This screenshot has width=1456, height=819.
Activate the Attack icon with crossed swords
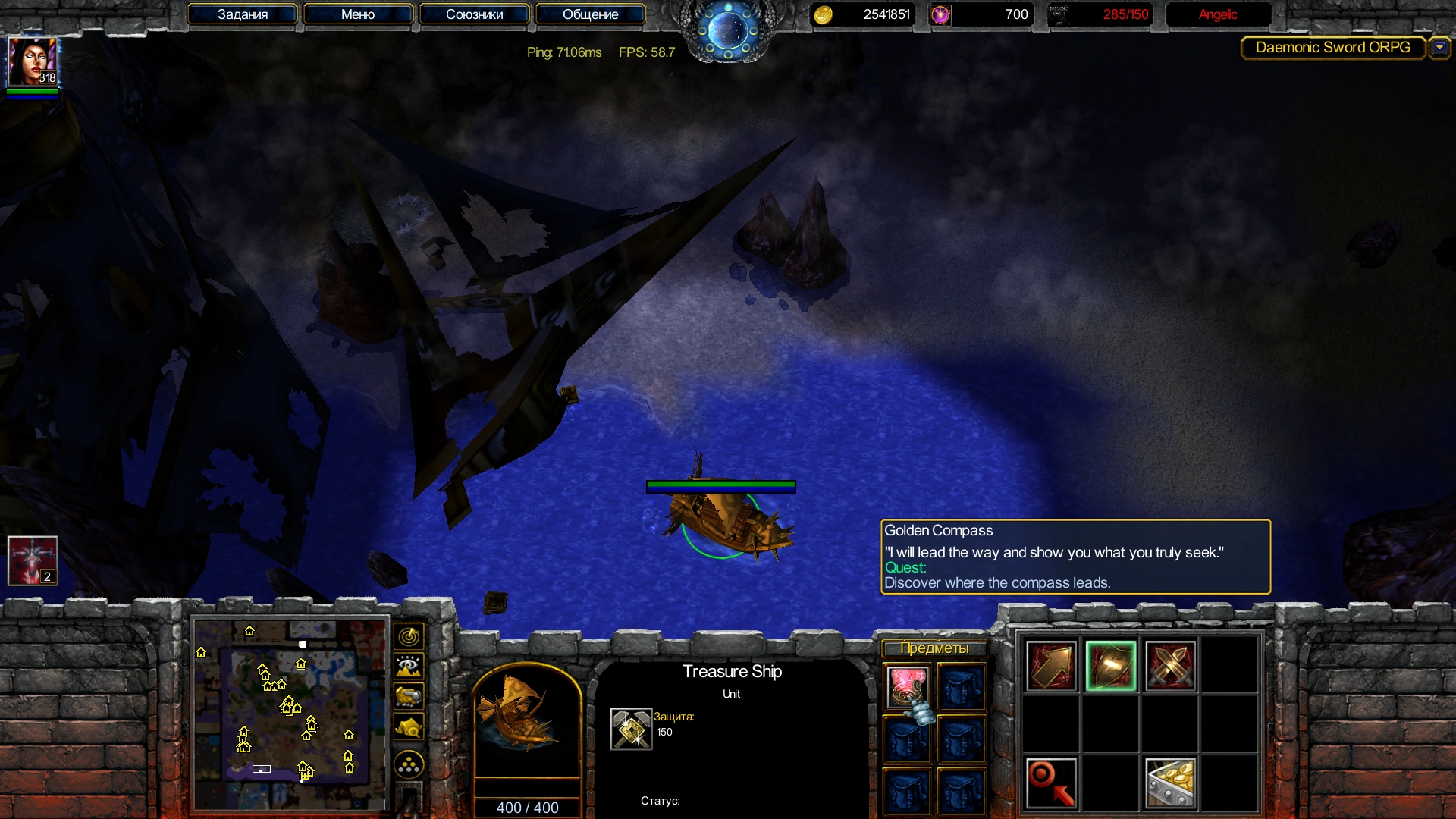(1170, 666)
